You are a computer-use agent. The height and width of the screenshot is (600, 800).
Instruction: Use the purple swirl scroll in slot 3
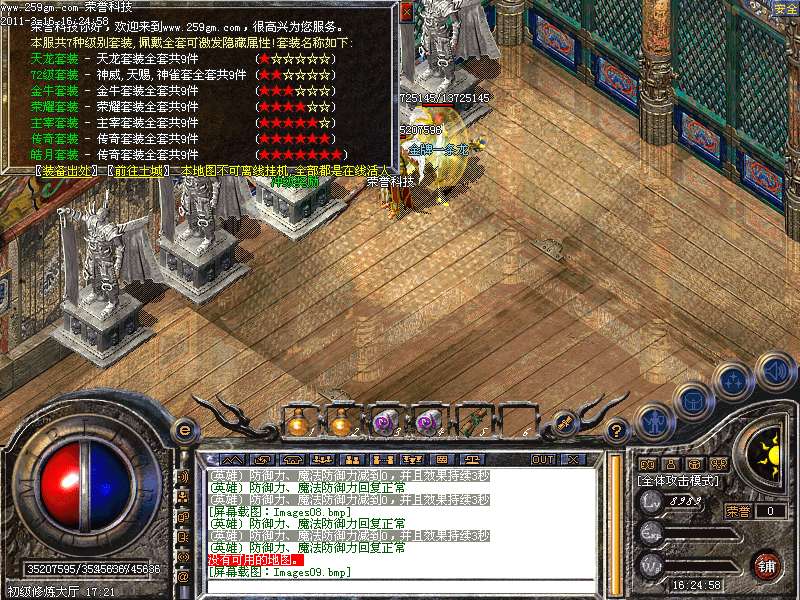[385, 422]
